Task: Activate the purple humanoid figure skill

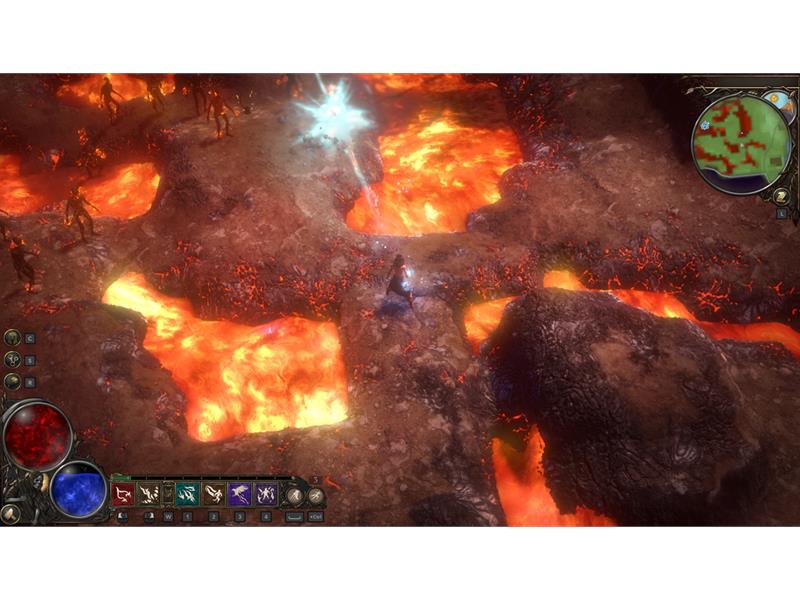Action: click(266, 494)
